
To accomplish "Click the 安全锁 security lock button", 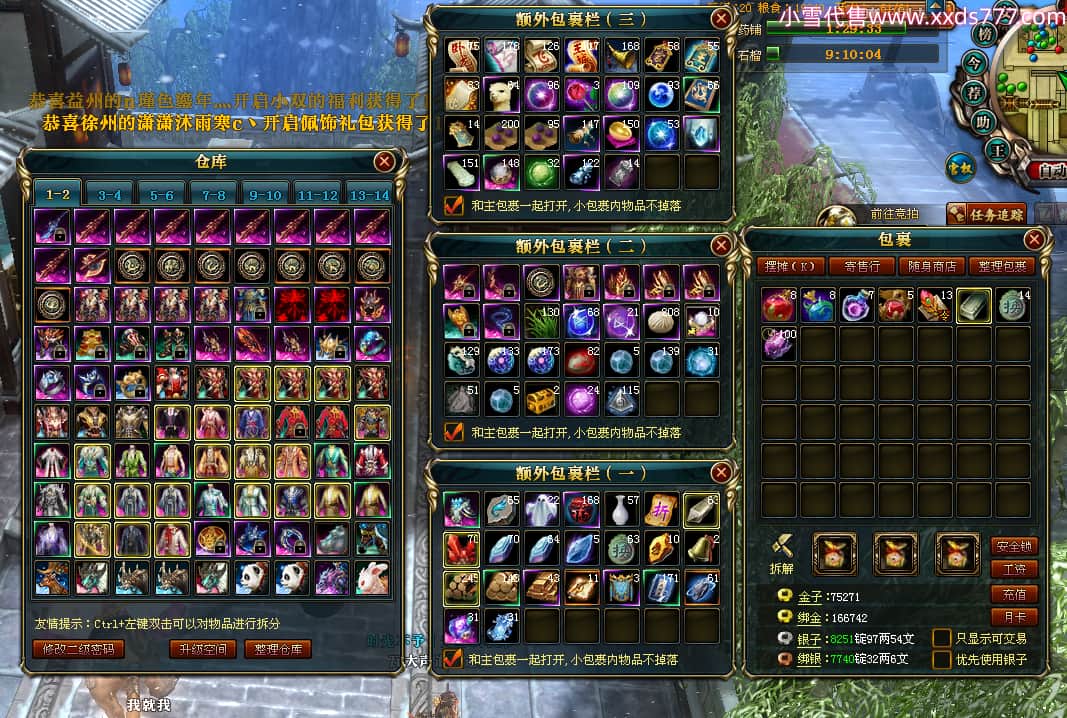I will (1013, 546).
